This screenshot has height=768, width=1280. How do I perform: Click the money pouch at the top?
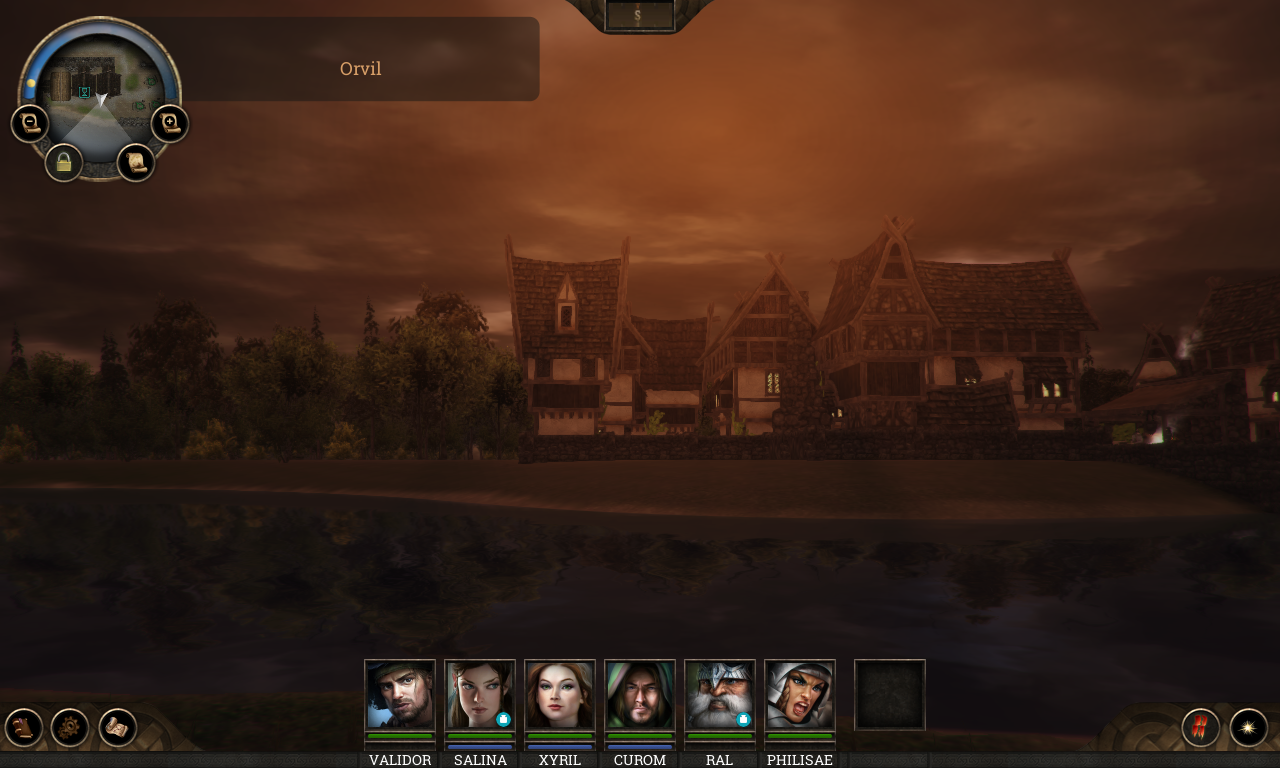click(x=637, y=15)
